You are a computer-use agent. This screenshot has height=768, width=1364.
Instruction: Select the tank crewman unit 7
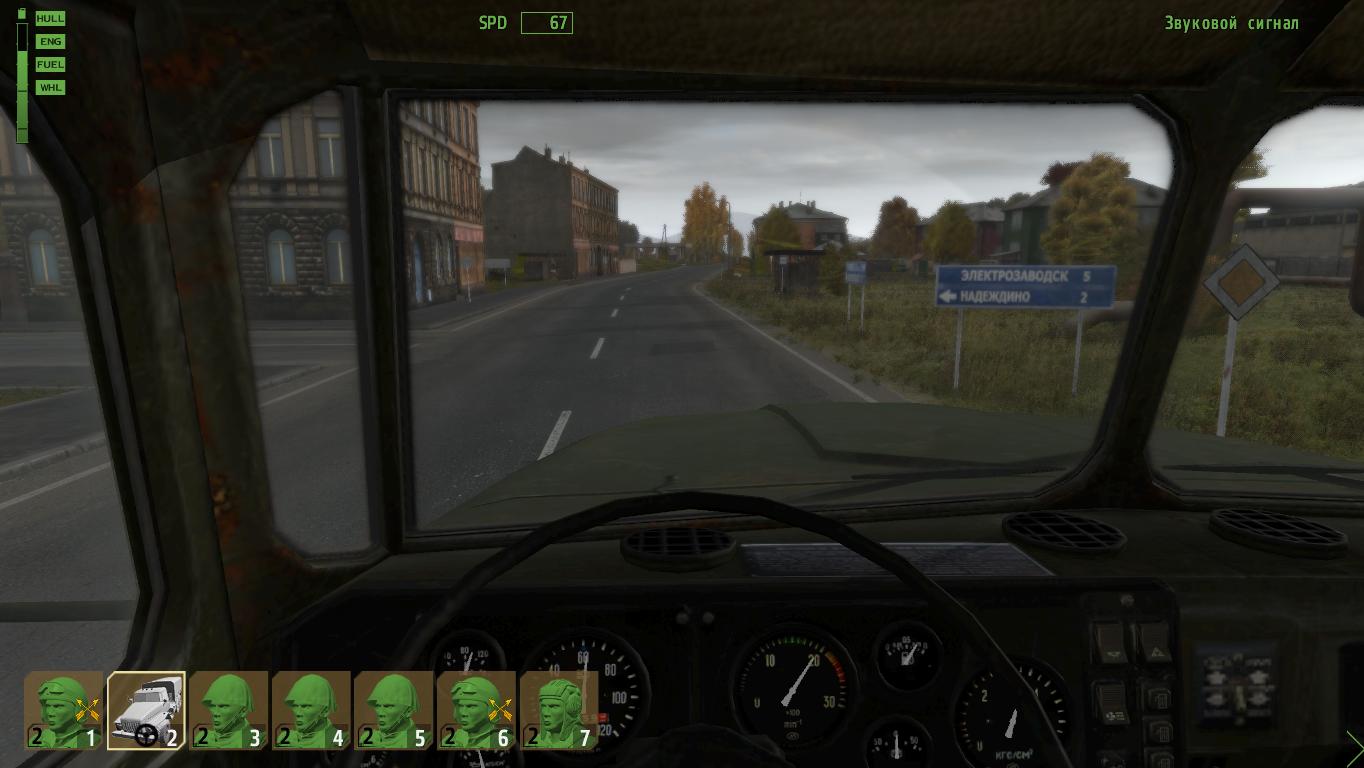(x=557, y=710)
